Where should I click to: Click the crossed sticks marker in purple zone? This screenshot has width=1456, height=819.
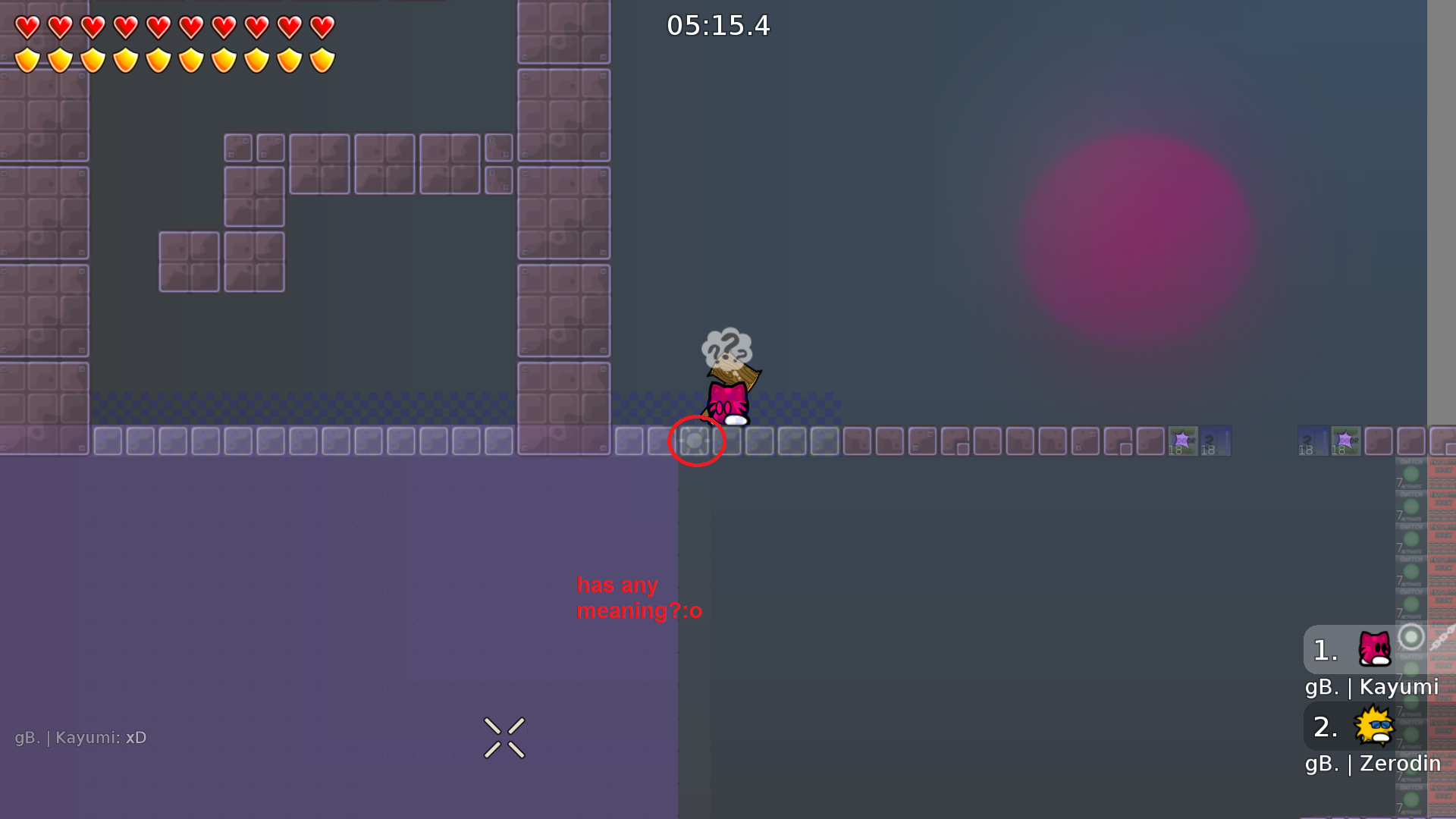[x=504, y=737]
